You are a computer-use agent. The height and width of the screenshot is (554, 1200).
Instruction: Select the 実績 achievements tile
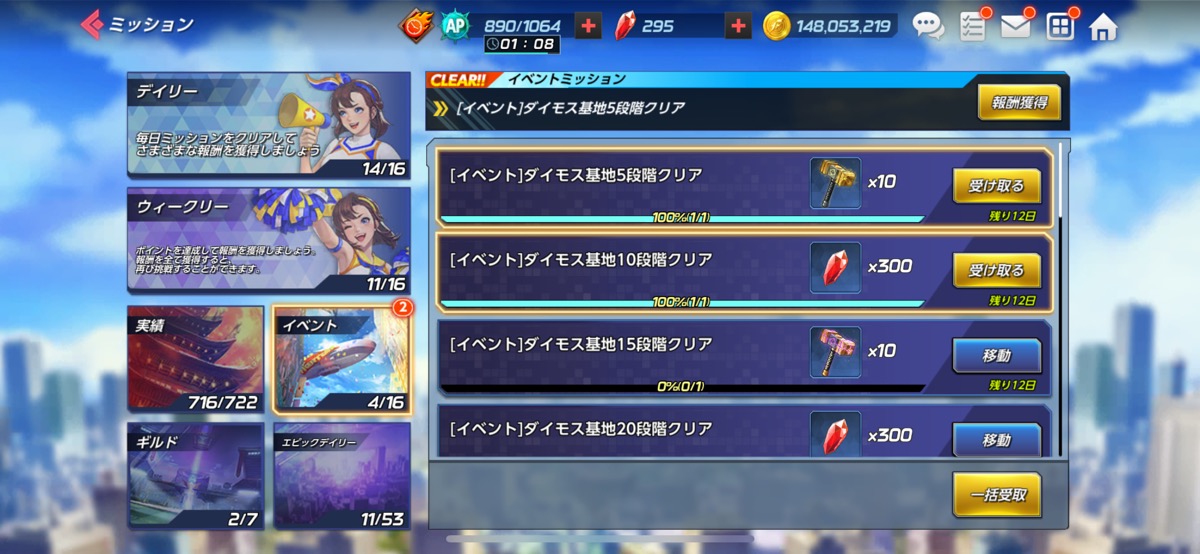195,360
